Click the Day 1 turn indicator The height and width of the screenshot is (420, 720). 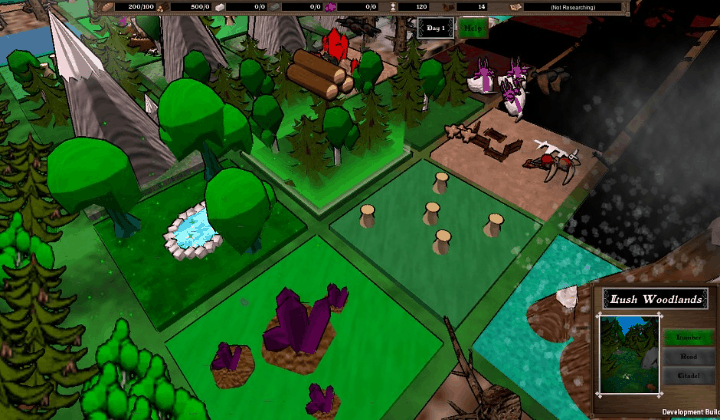435,27
